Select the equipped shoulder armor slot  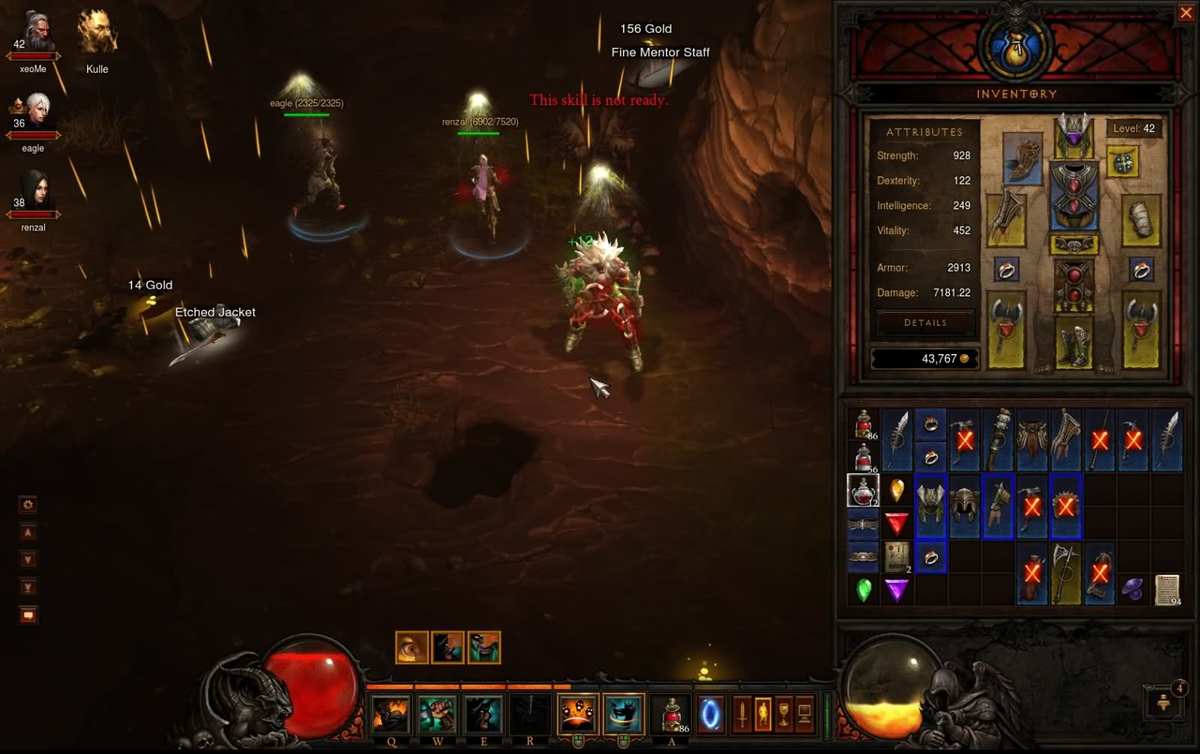pos(1021,159)
